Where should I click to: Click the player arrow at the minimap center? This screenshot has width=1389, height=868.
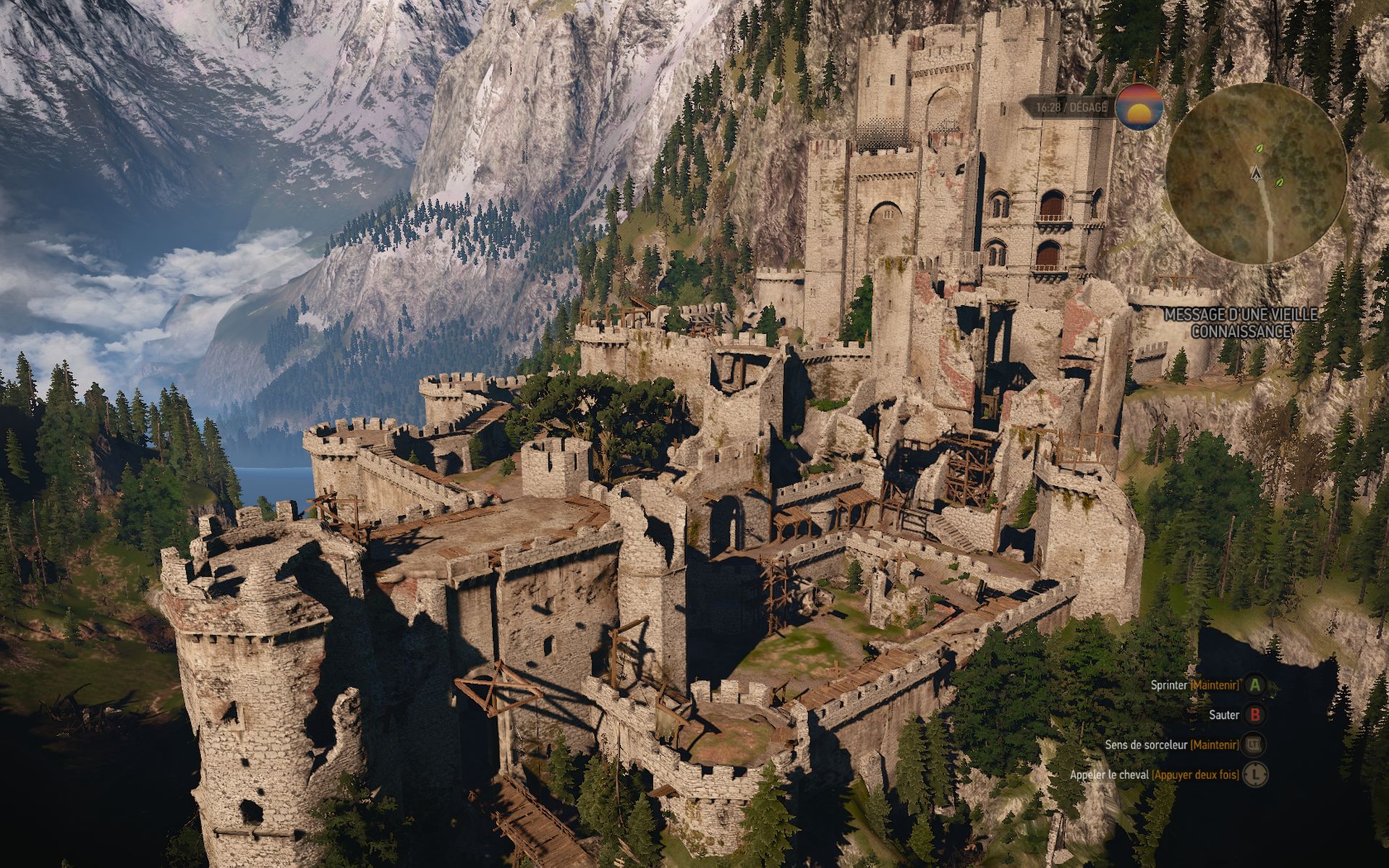(x=1256, y=174)
